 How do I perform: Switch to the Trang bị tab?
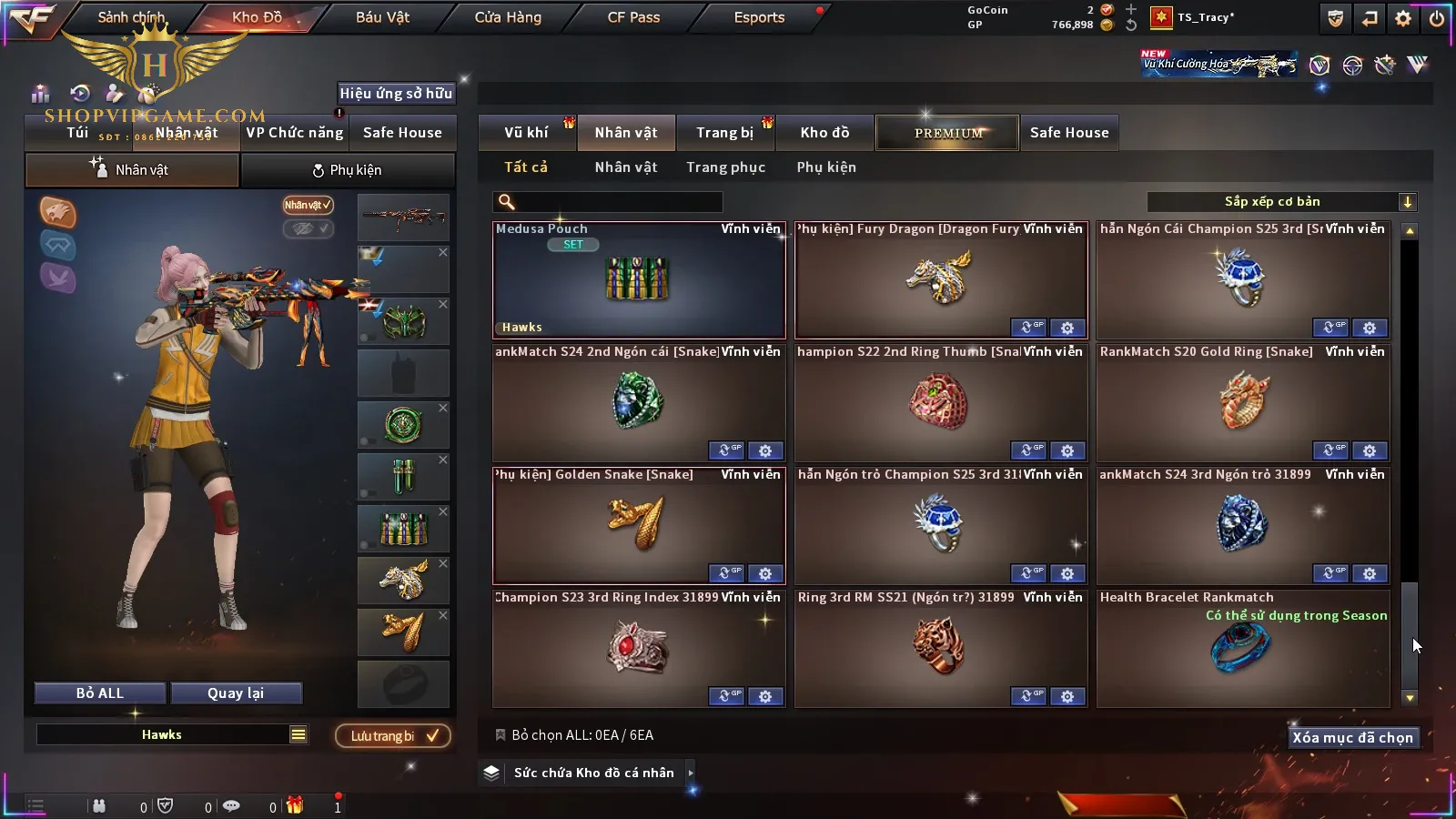tap(724, 133)
